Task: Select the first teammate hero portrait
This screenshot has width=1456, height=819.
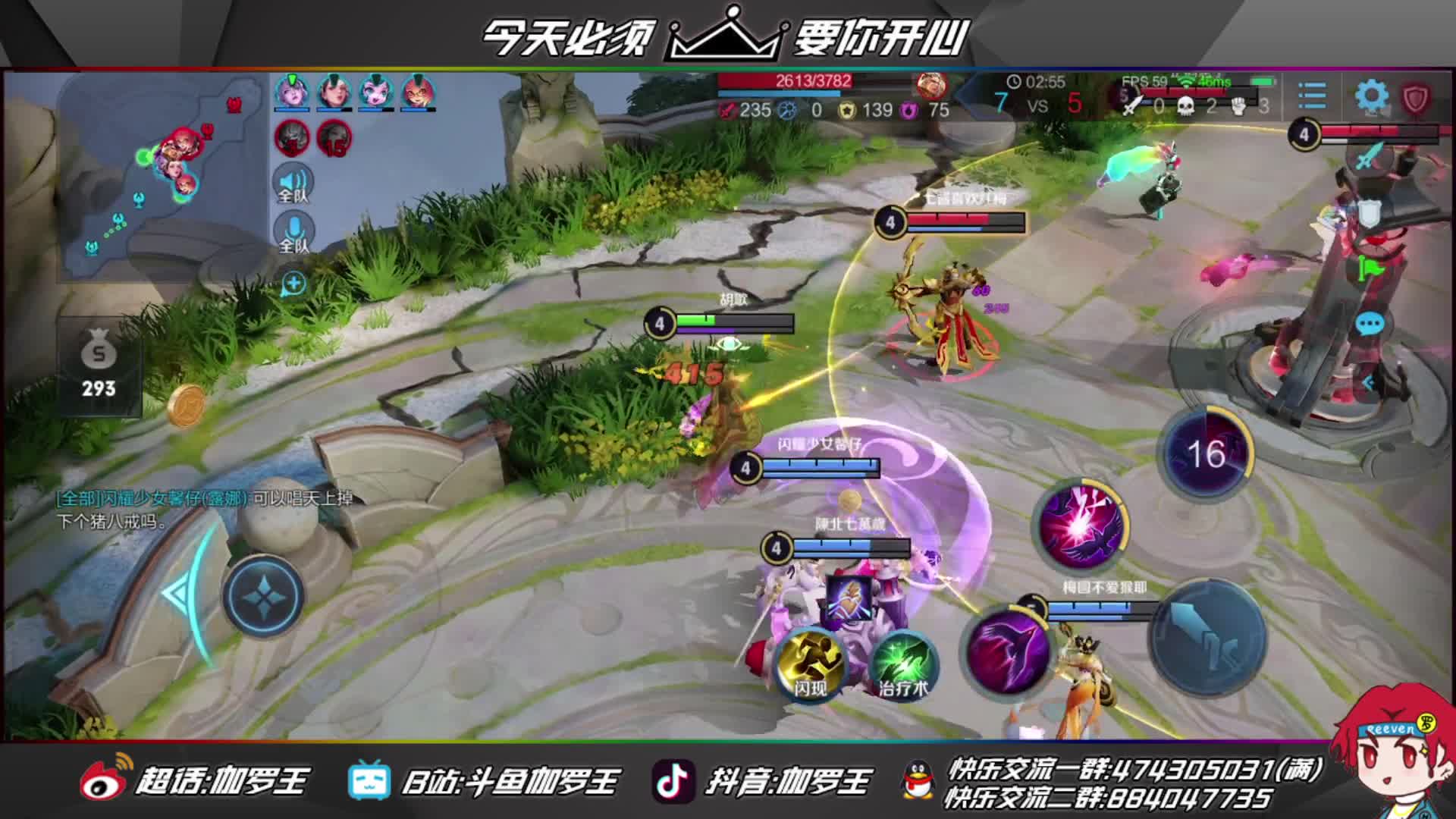Action: [x=292, y=93]
